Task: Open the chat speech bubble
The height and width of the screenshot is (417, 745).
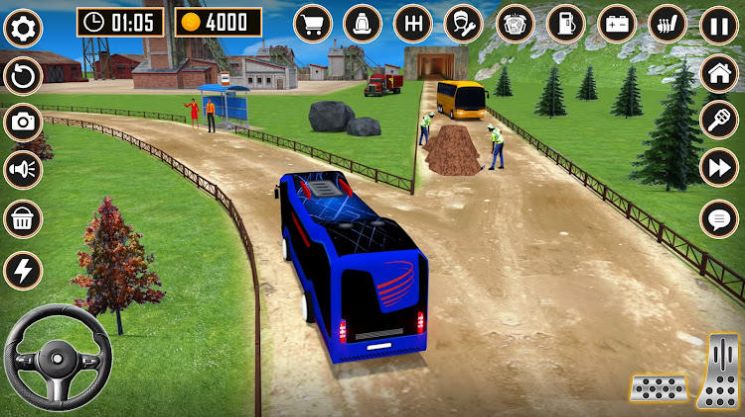Action: [719, 218]
